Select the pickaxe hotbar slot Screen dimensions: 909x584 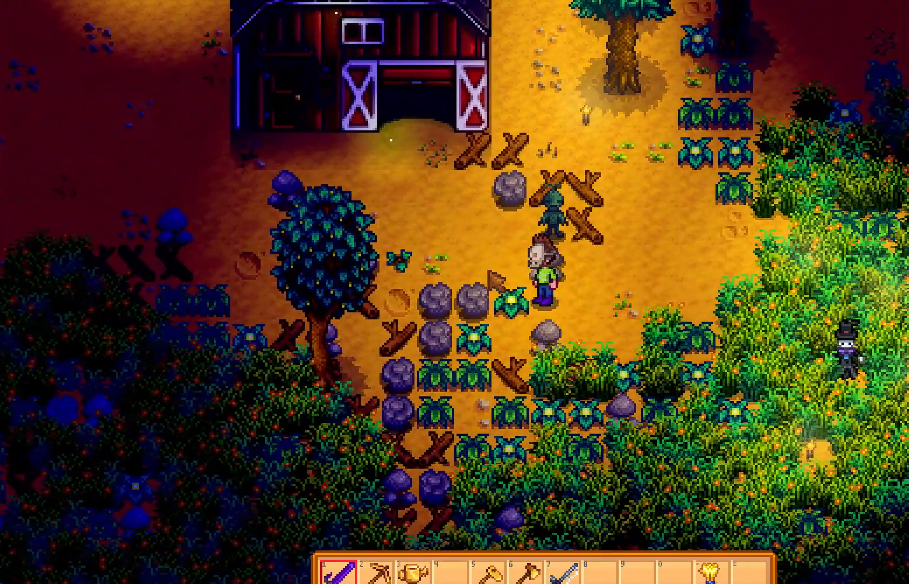click(376, 573)
